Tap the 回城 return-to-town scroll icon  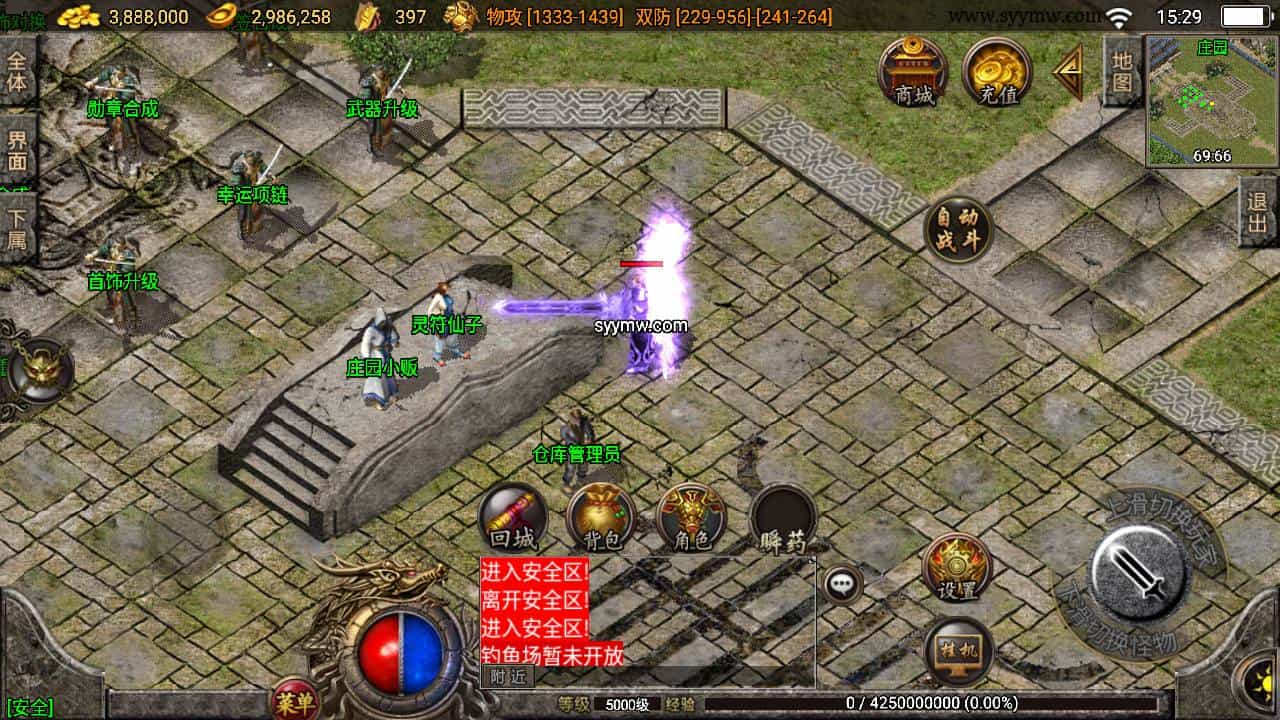pyautogui.click(x=513, y=516)
